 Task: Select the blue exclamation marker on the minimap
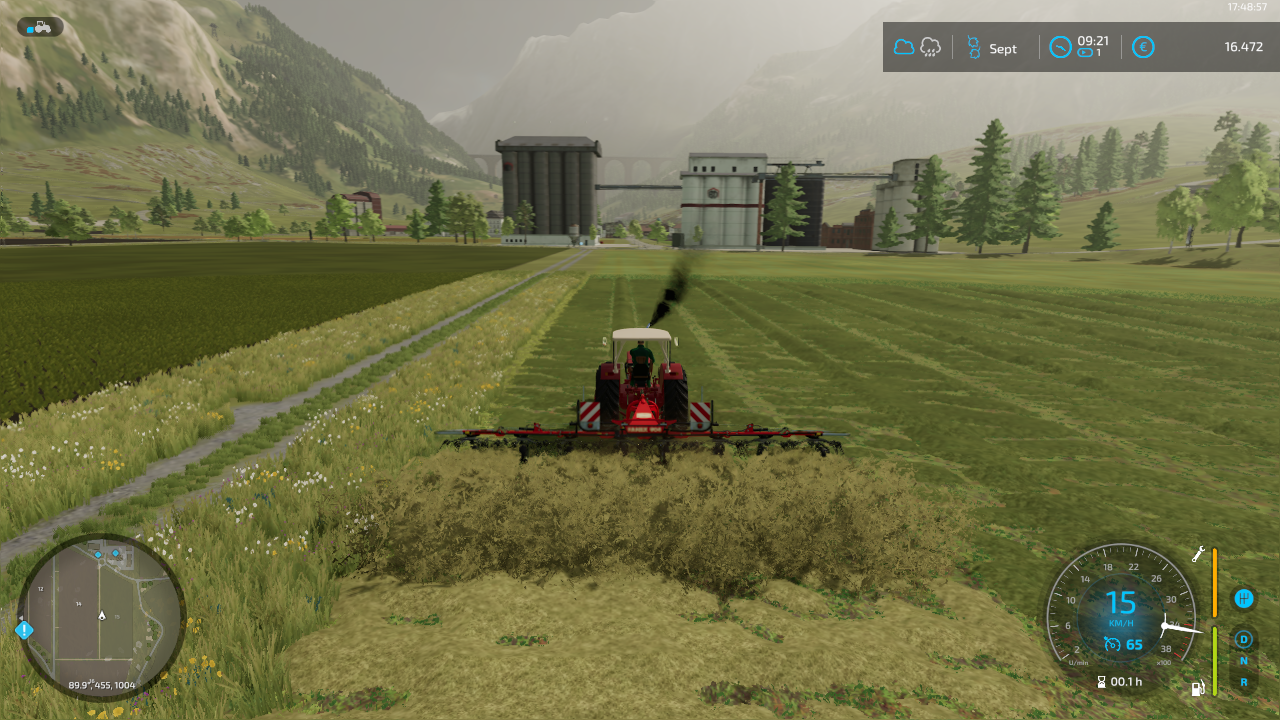click(x=24, y=630)
